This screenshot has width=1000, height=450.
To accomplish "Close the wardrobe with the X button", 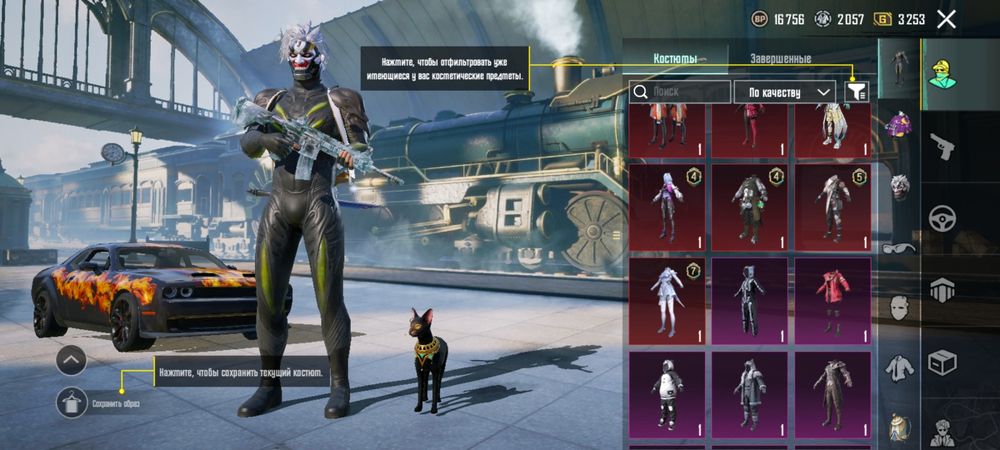I will pyautogui.click(x=946, y=19).
